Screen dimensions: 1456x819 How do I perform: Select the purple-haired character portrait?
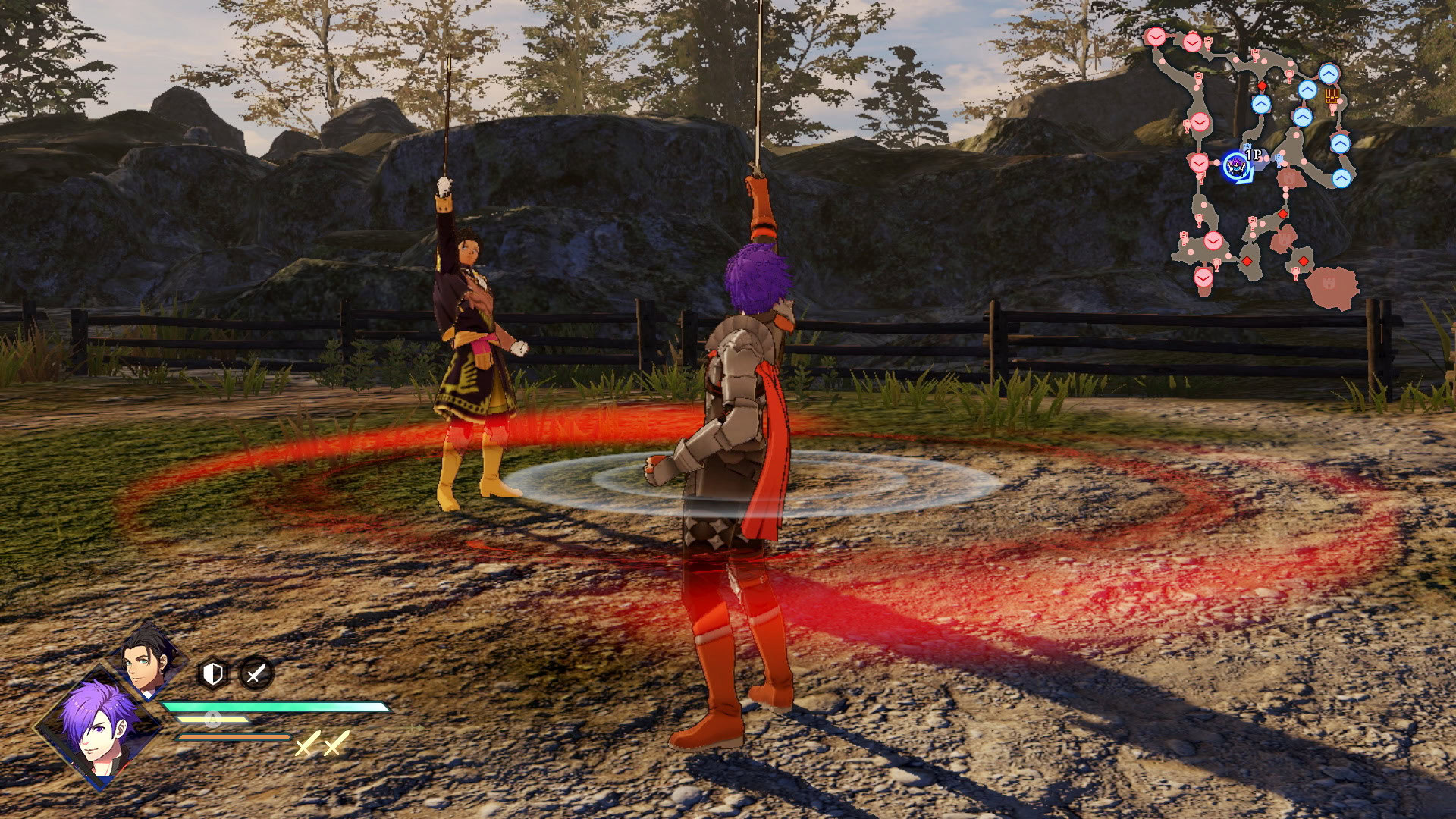96,726
